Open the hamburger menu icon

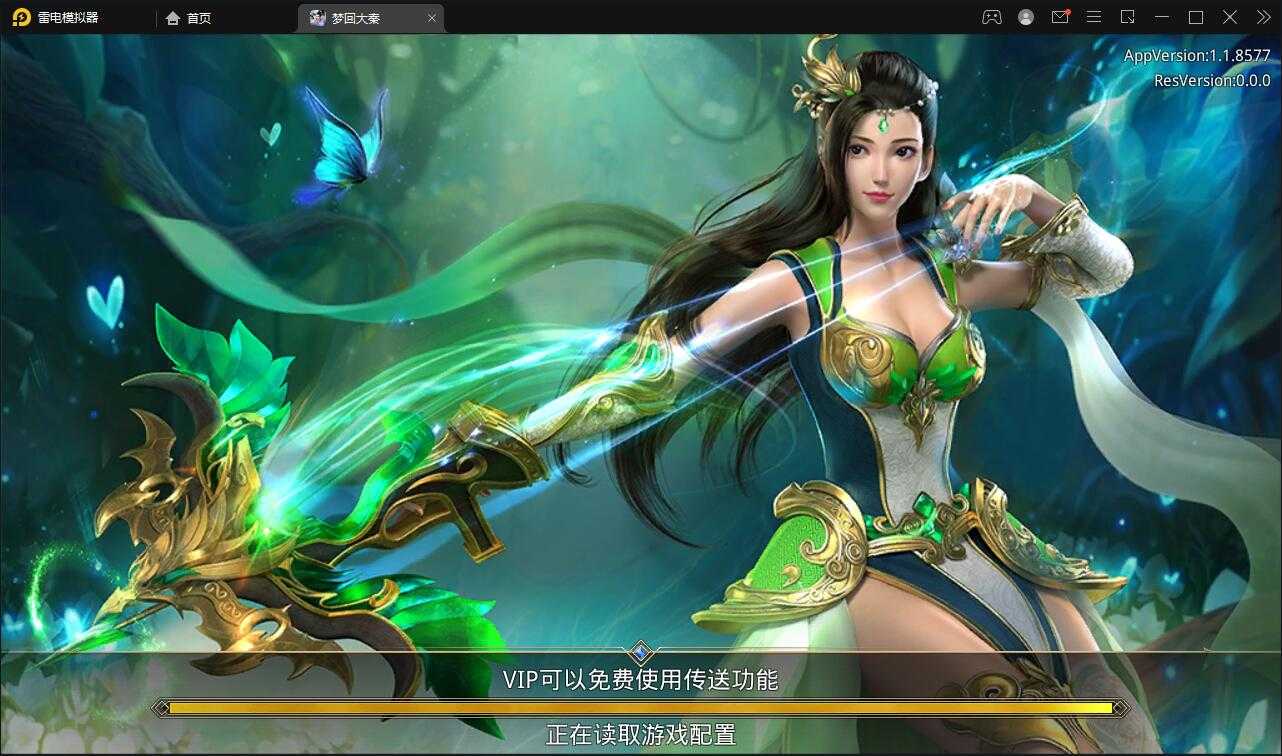1093,17
